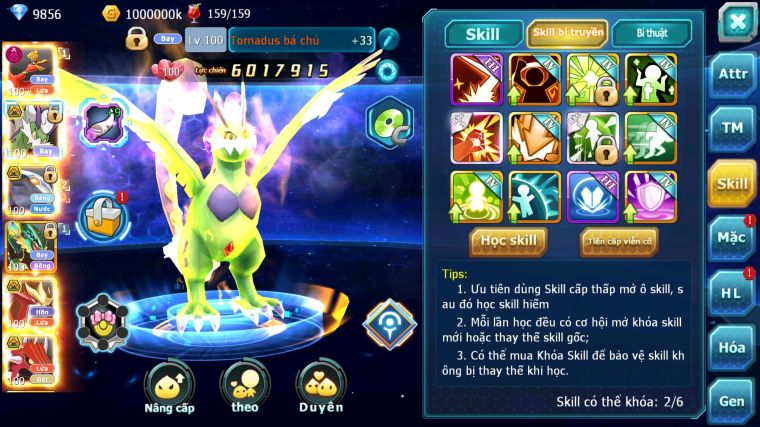Viewport: 760px width, 427px height.
Task: Click the Học skill button
Action: [x=509, y=240]
